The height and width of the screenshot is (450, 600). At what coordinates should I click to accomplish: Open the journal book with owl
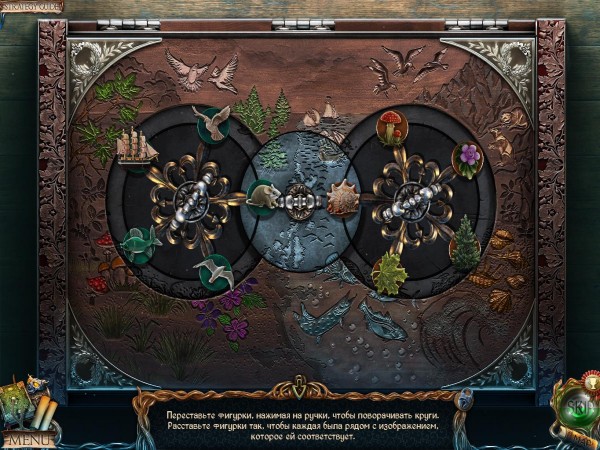click(x=20, y=400)
